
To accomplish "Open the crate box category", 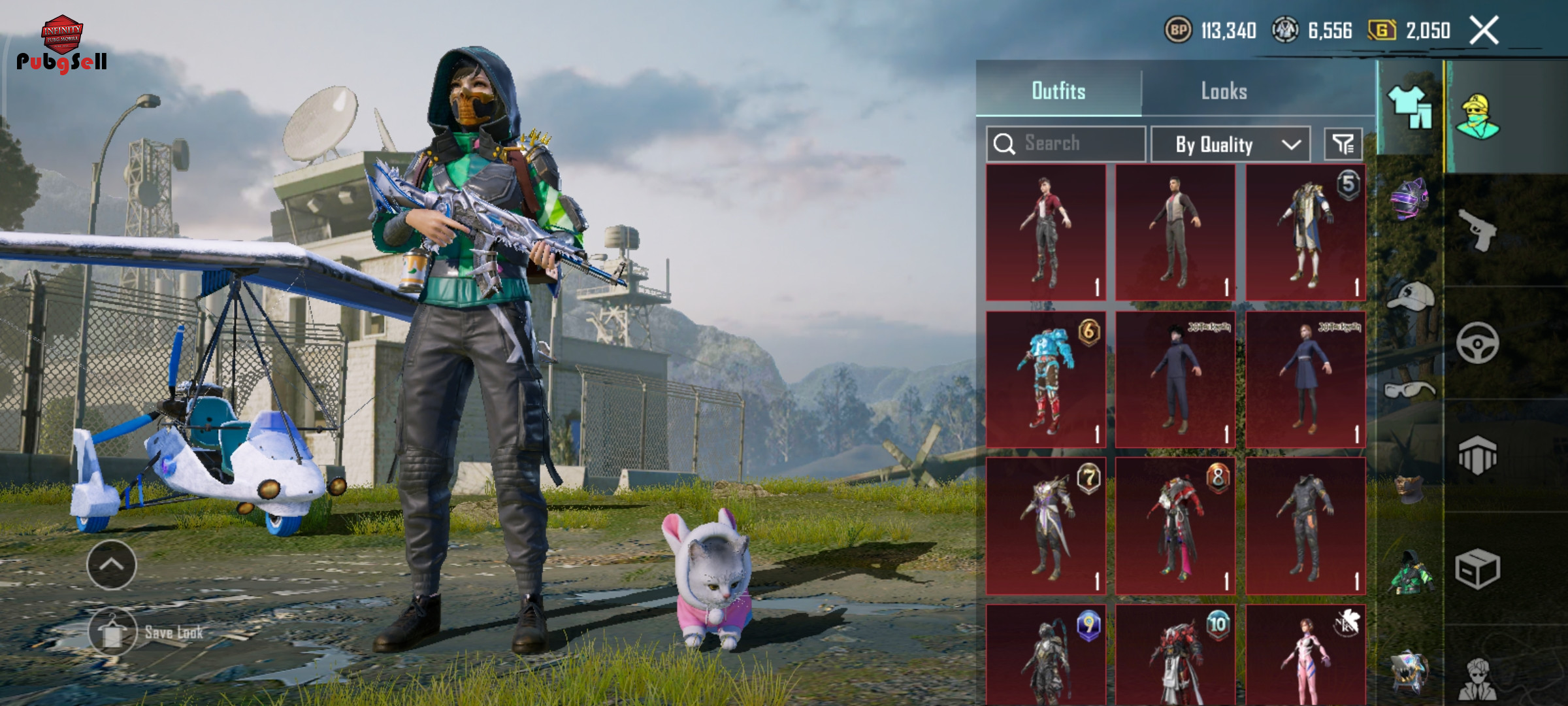I will (1477, 569).
